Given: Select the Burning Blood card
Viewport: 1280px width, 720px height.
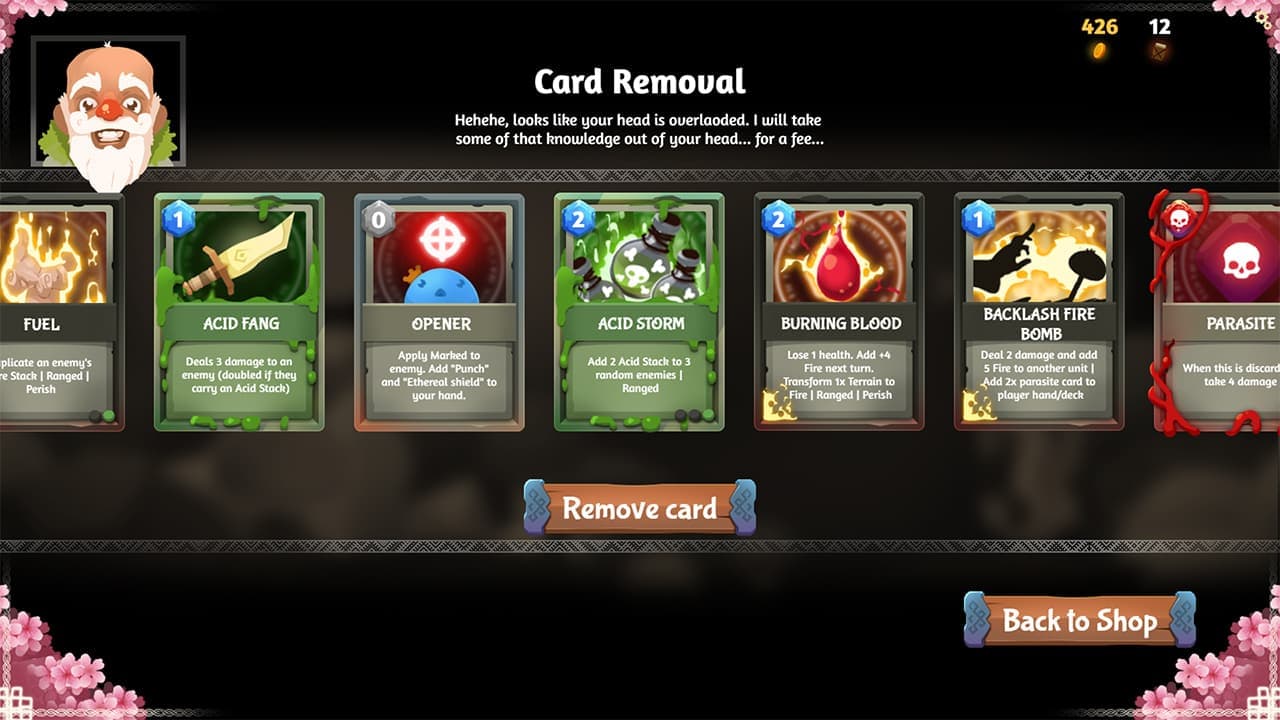Looking at the screenshot, I should [x=840, y=310].
